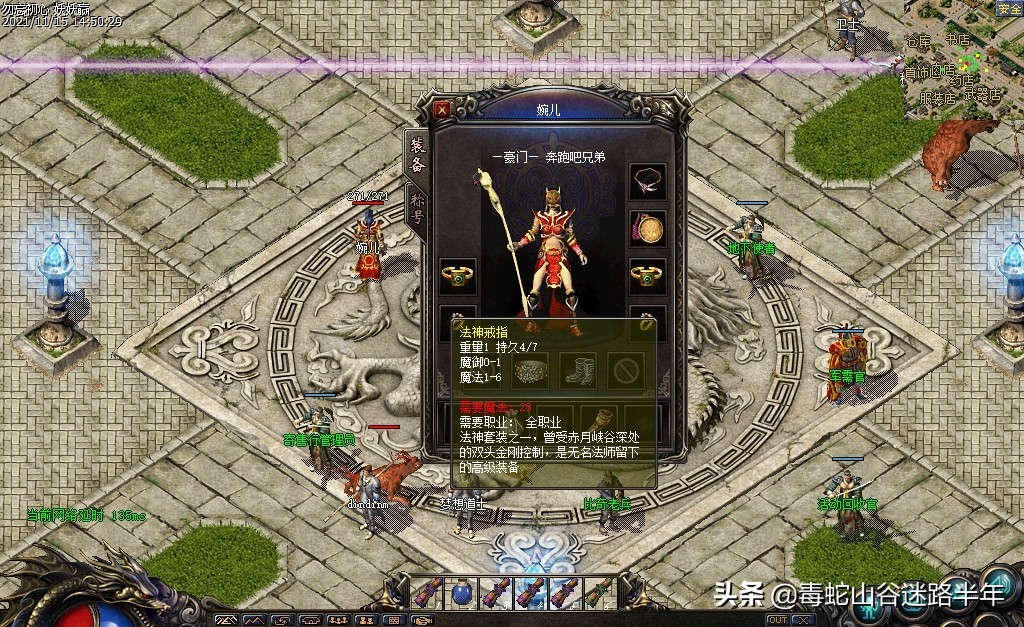Select the boots equipment slot
Viewport: 1024px width, 627px height.
(x=578, y=369)
